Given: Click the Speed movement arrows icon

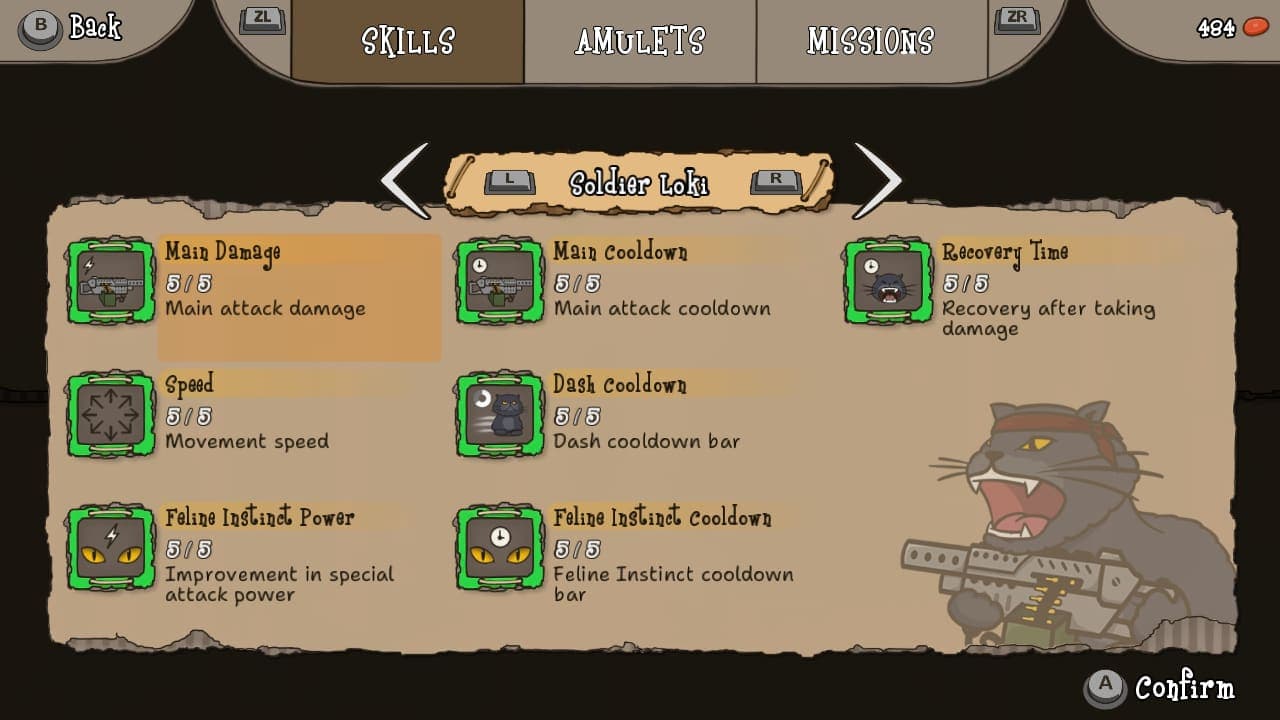Looking at the screenshot, I should [x=110, y=416].
